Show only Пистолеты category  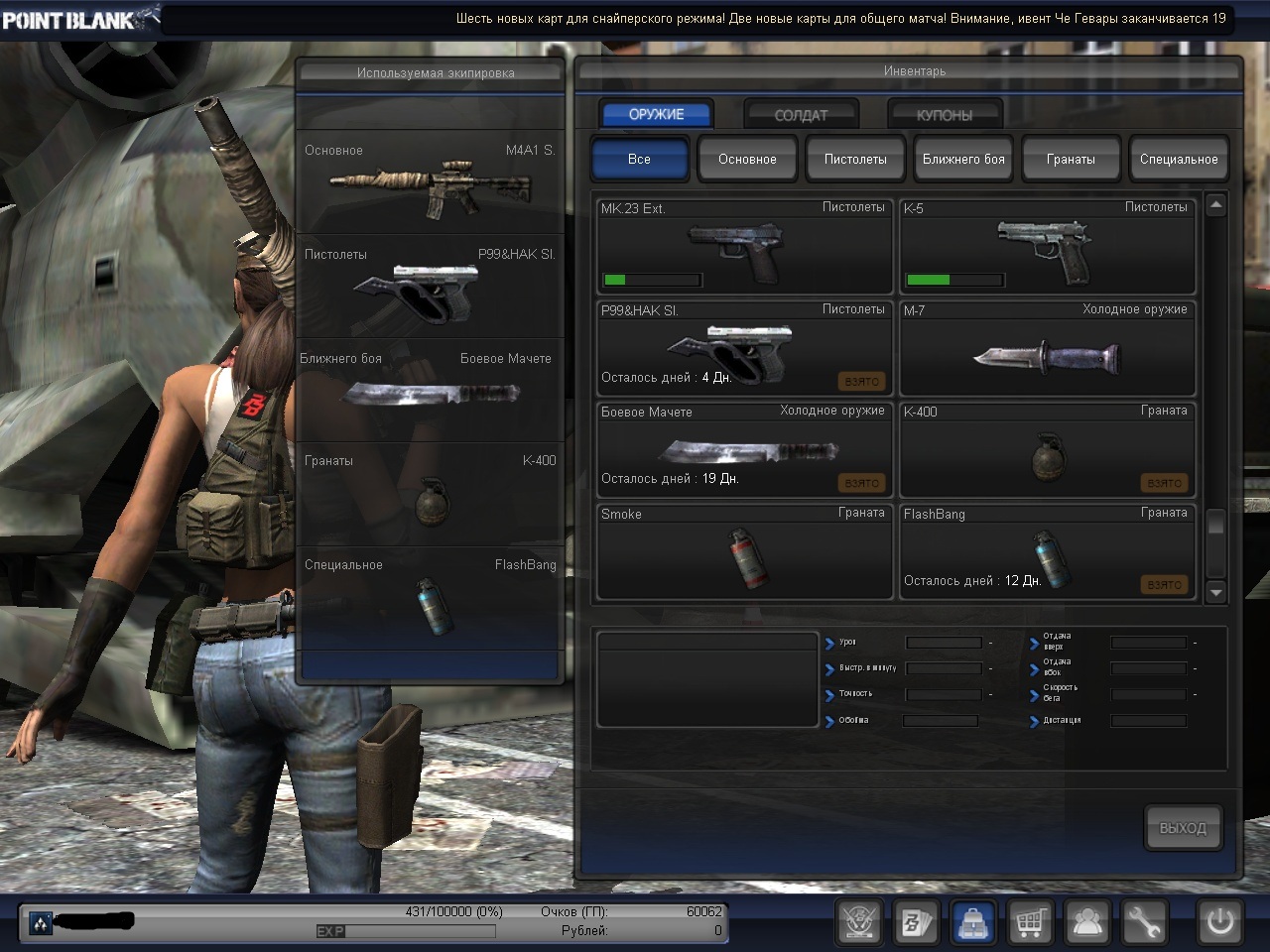pos(855,159)
